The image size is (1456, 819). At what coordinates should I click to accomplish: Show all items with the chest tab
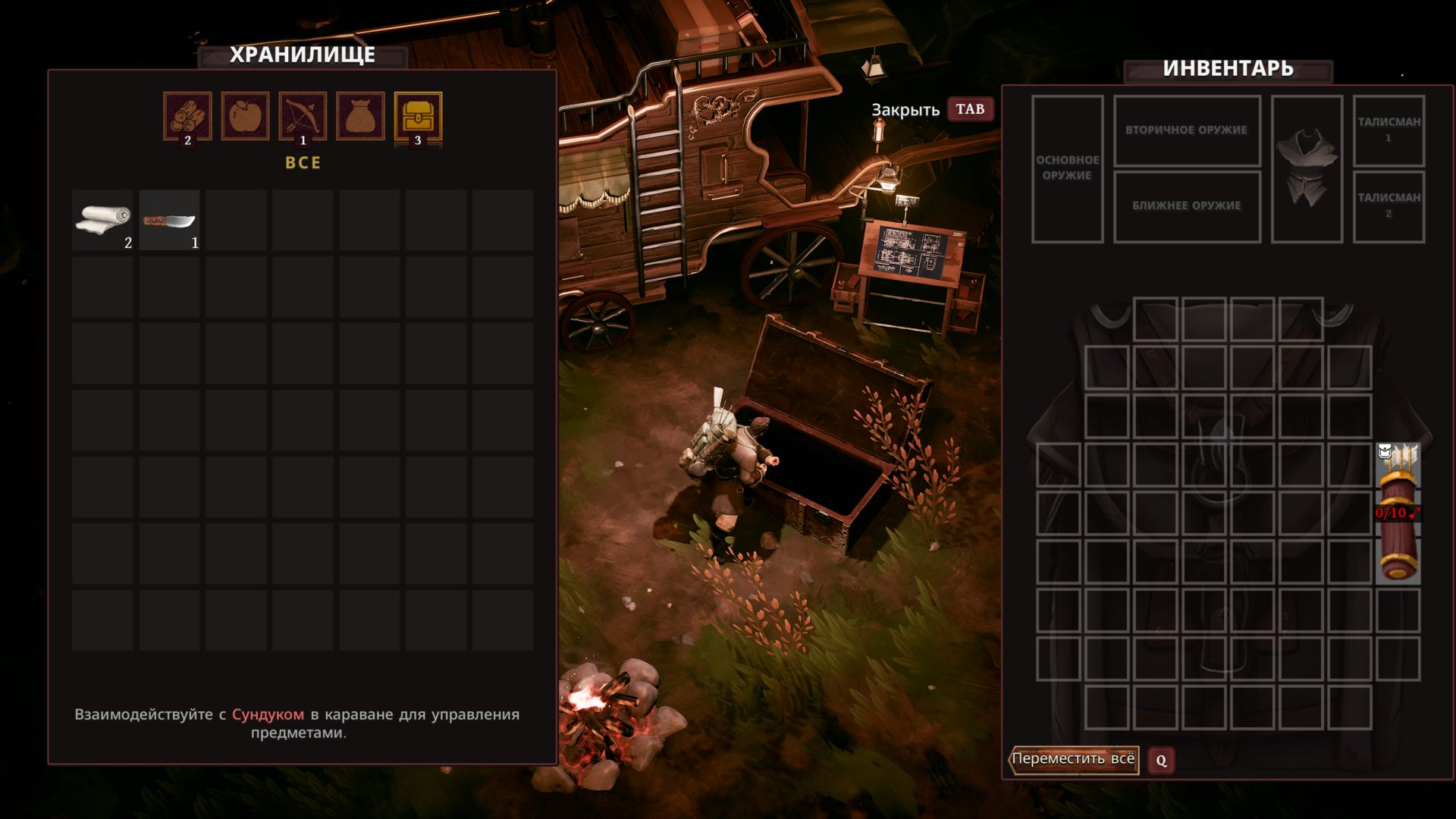[418, 116]
